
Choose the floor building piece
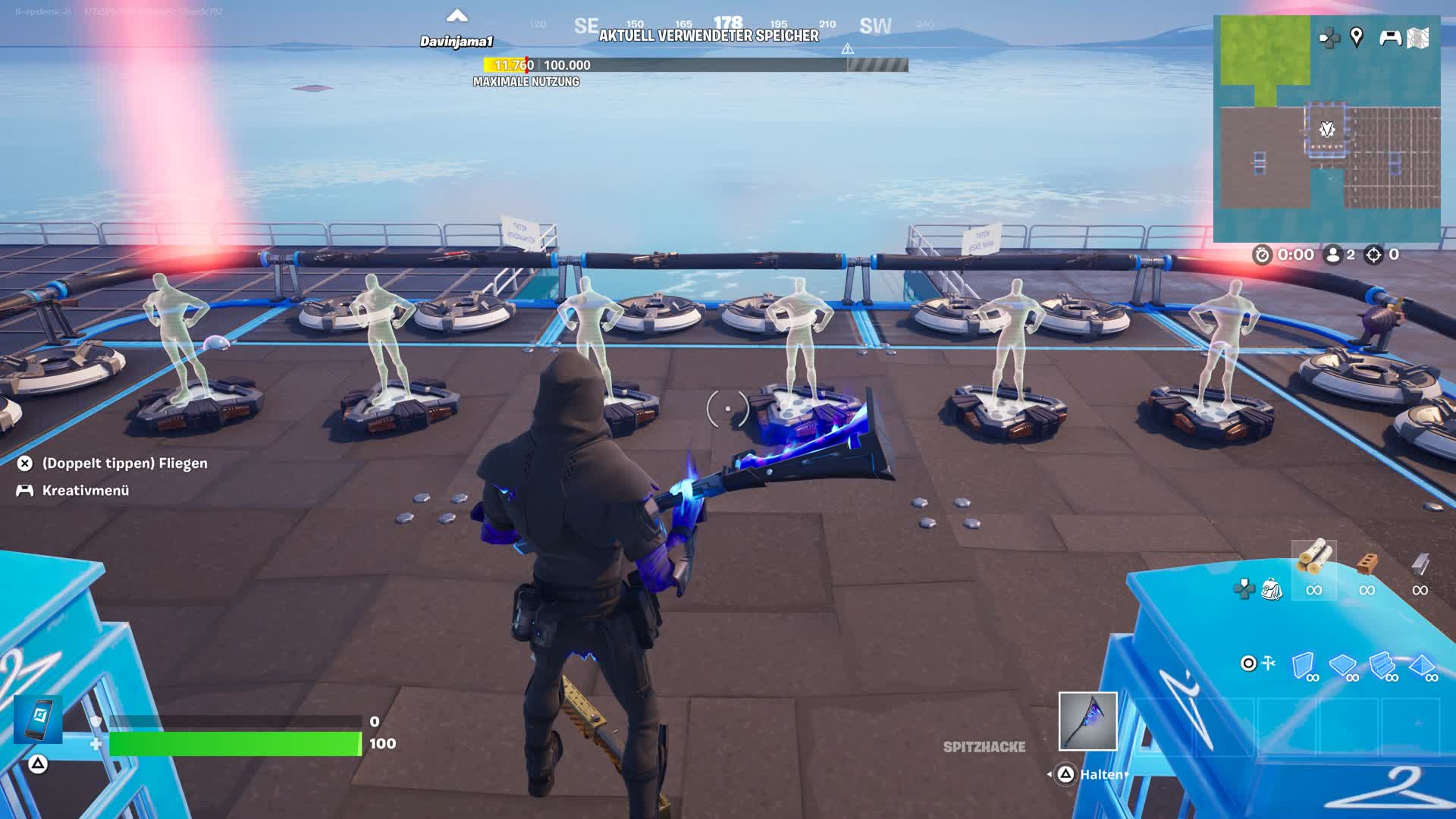(x=1343, y=666)
